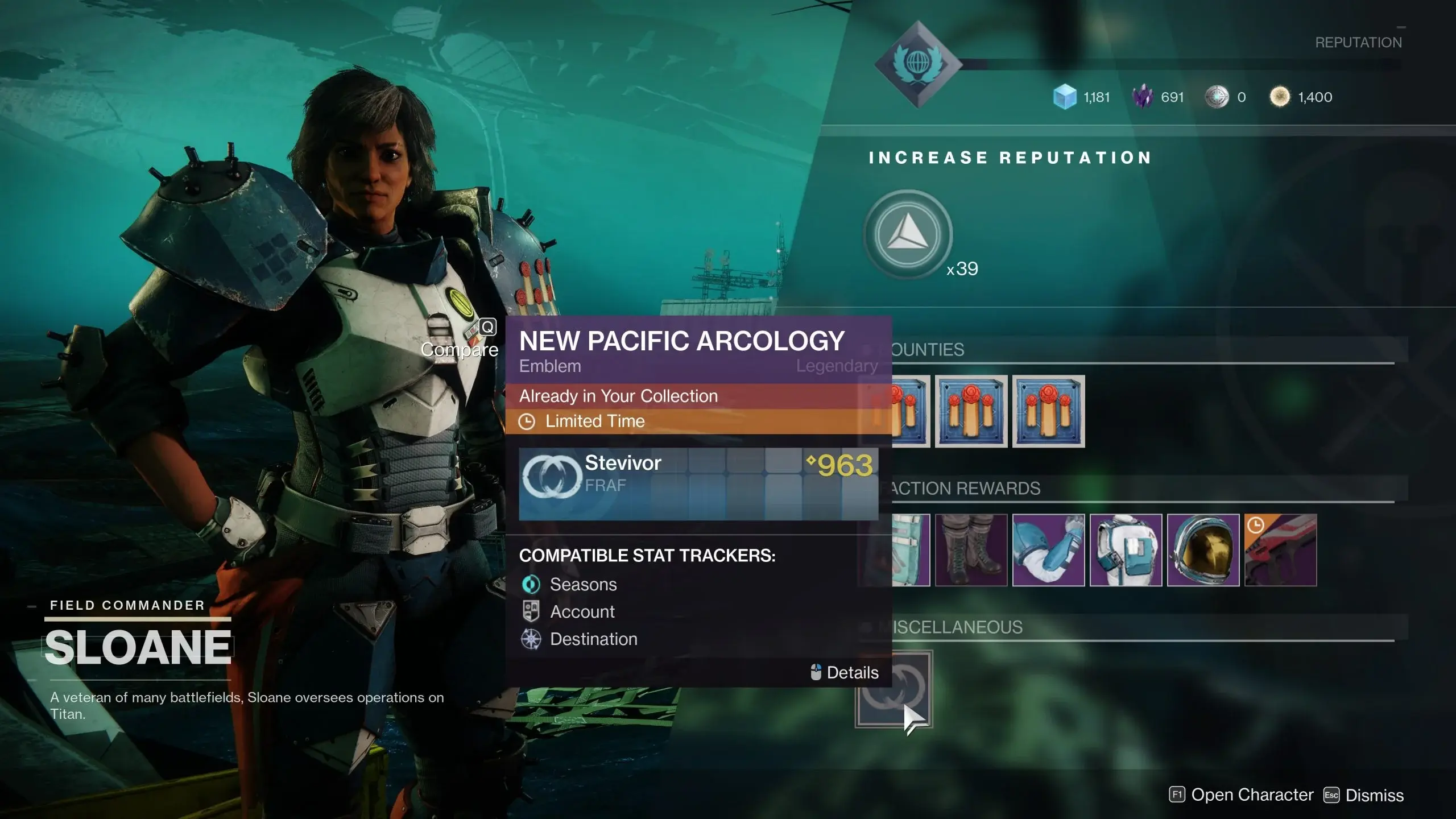Image resolution: width=1456 pixels, height=819 pixels.
Task: Inspect the limited-time weapon reward
Action: 1280,550
